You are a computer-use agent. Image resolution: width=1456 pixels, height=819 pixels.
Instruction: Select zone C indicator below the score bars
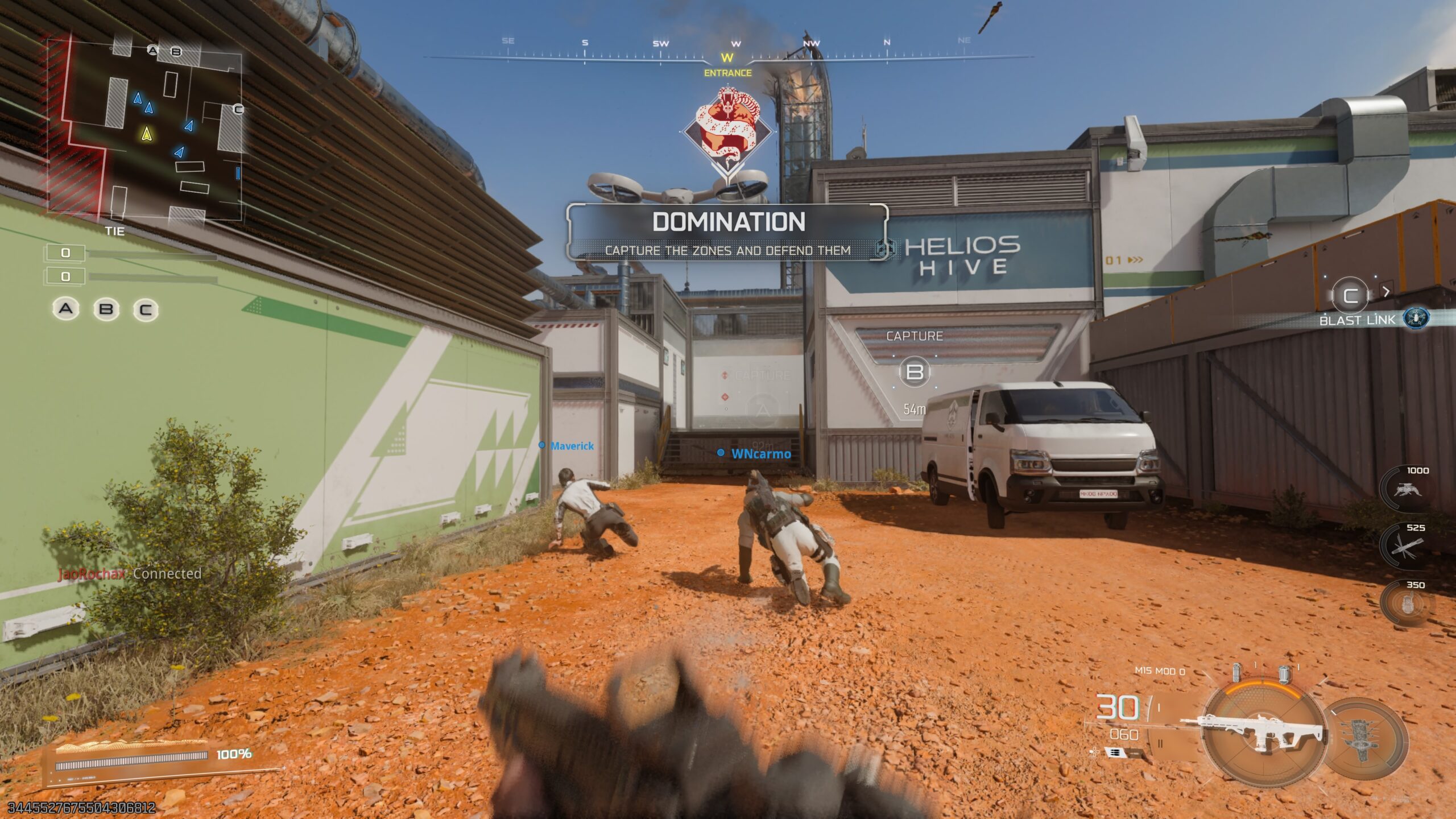click(x=146, y=310)
